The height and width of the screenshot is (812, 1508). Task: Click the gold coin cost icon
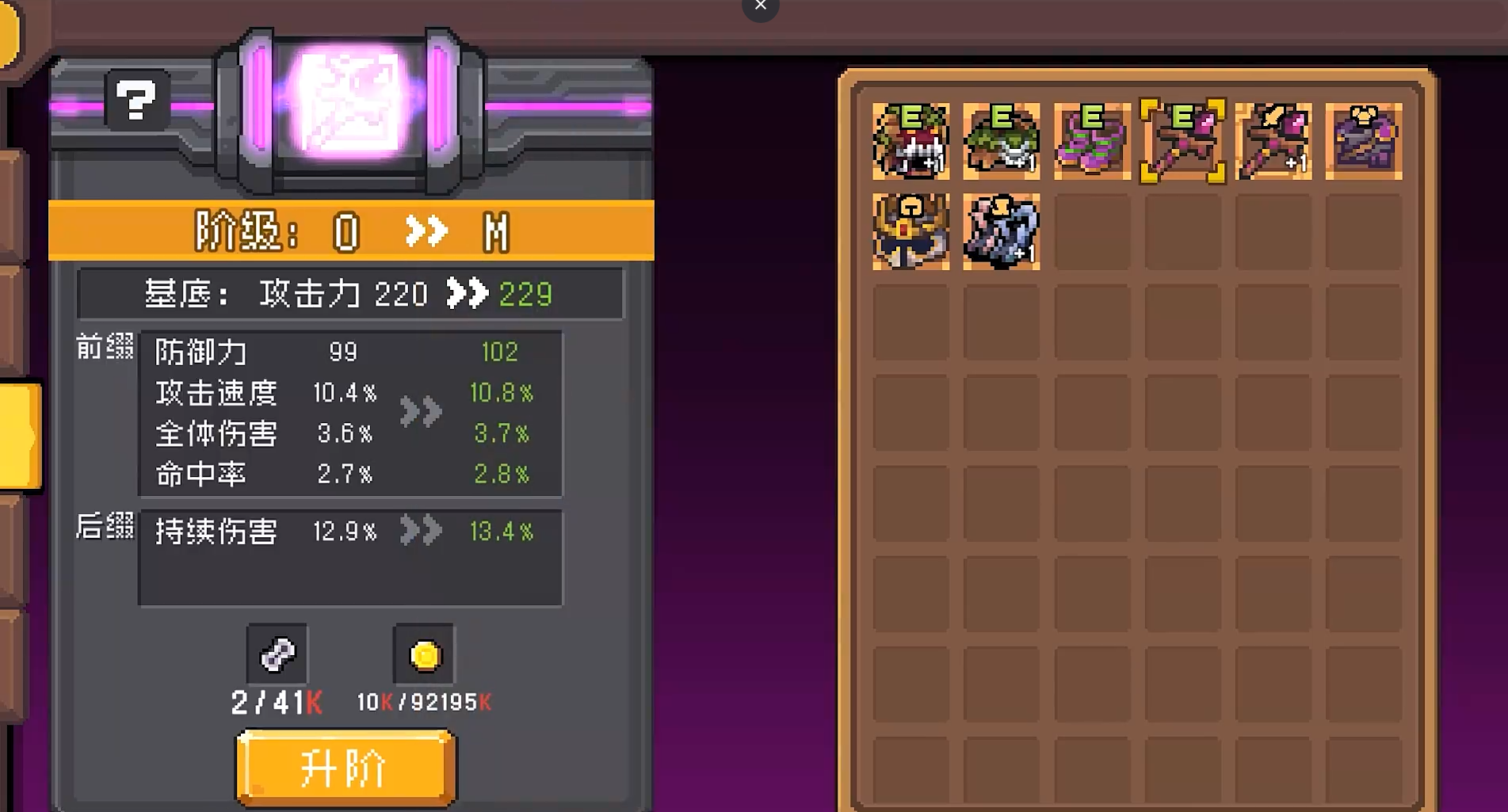click(424, 654)
